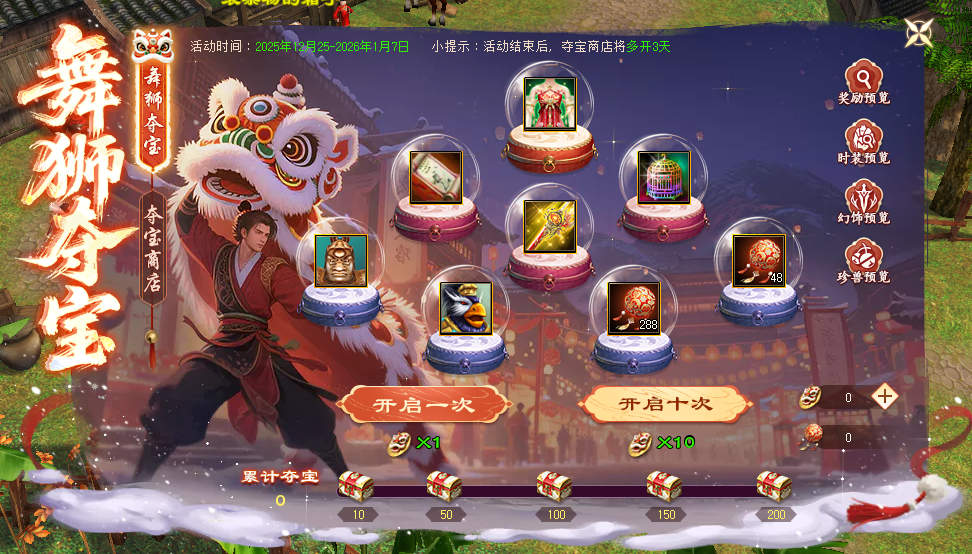Claim the 10-draw milestone treasure chest
The height and width of the screenshot is (554, 972).
point(356,487)
